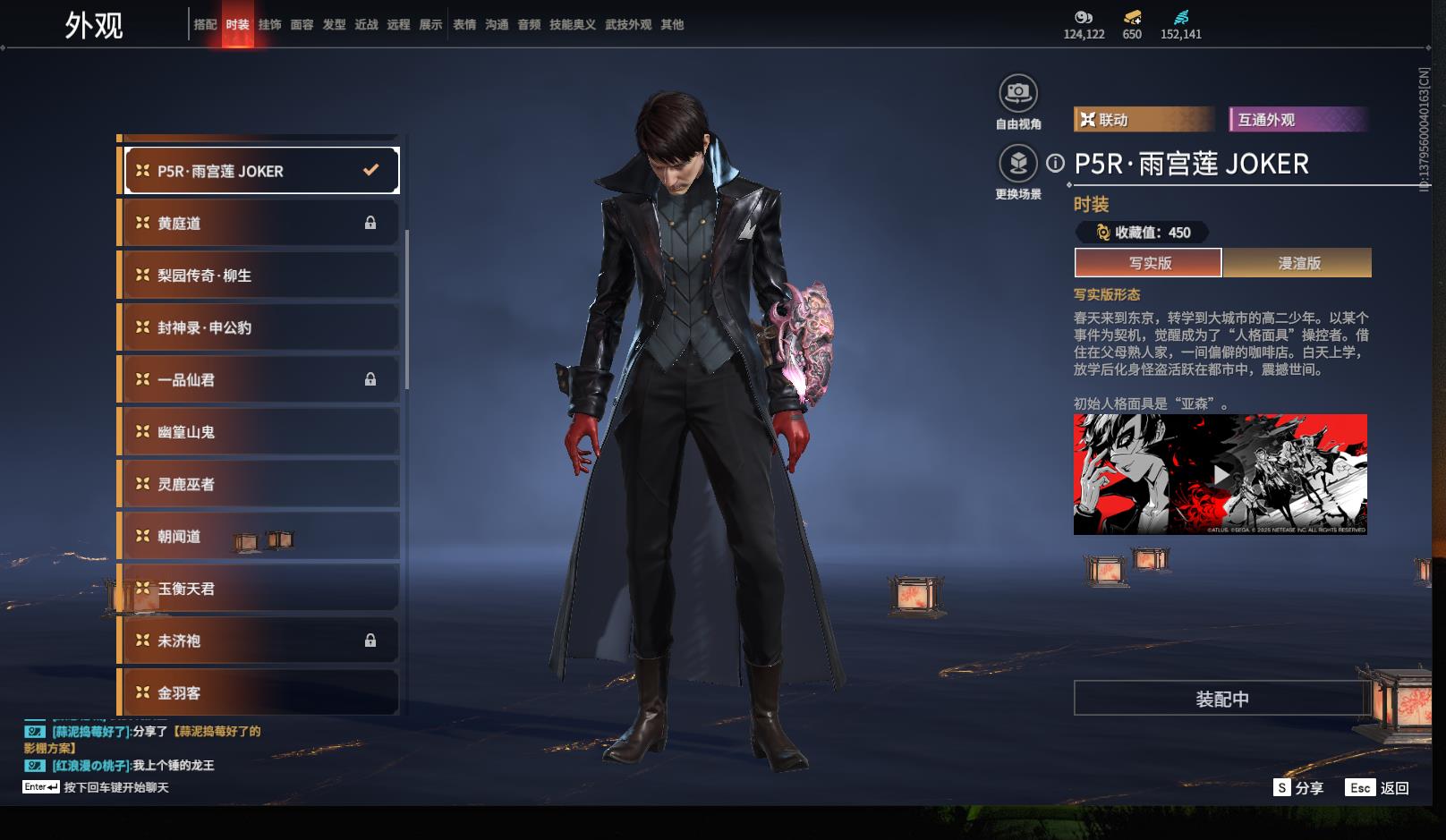Choose the 灵鹿巫者 outfit
Viewport: 1446px width, 840px height.
point(259,484)
